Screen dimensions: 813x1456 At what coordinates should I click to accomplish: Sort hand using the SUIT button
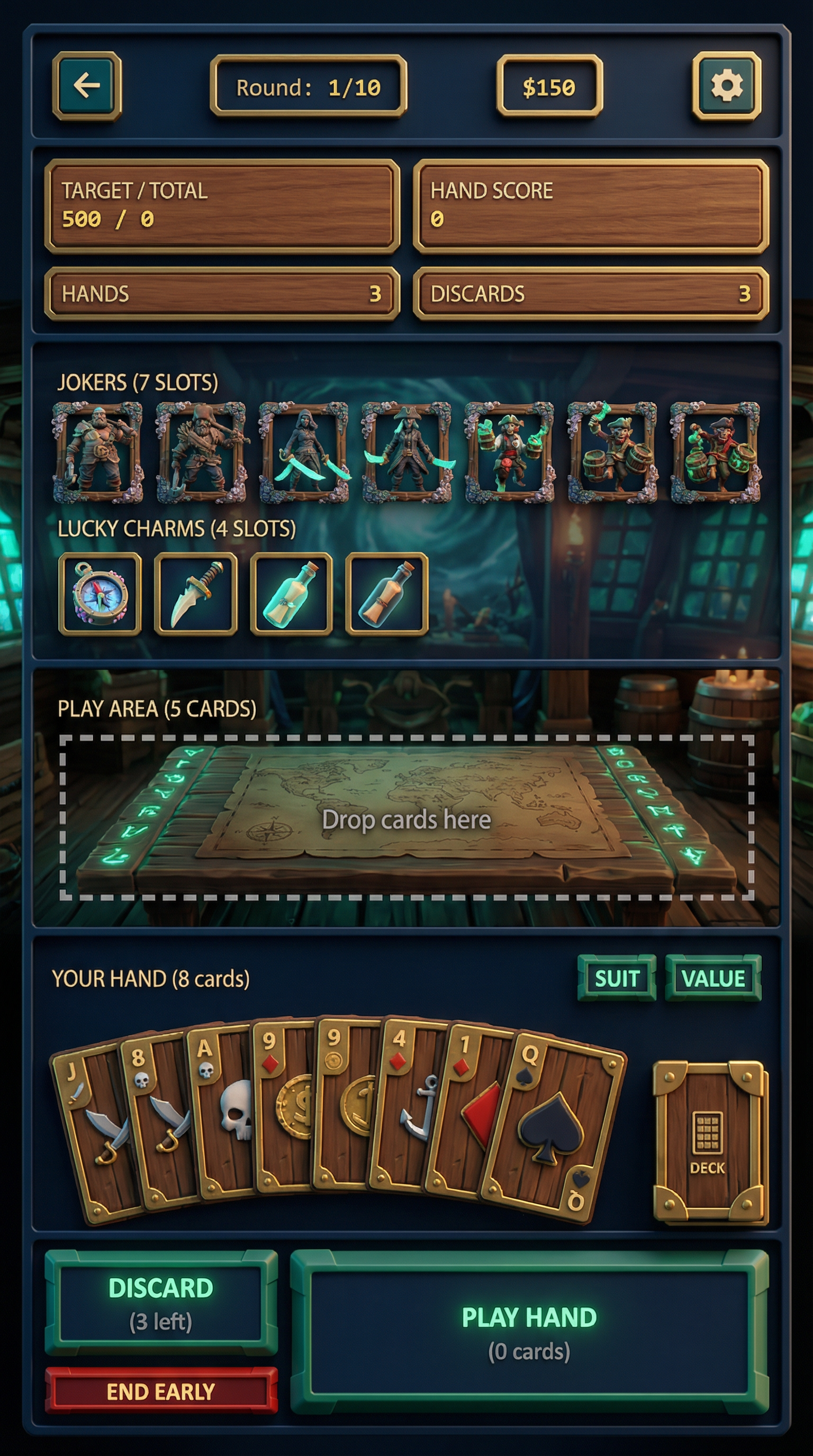[616, 978]
